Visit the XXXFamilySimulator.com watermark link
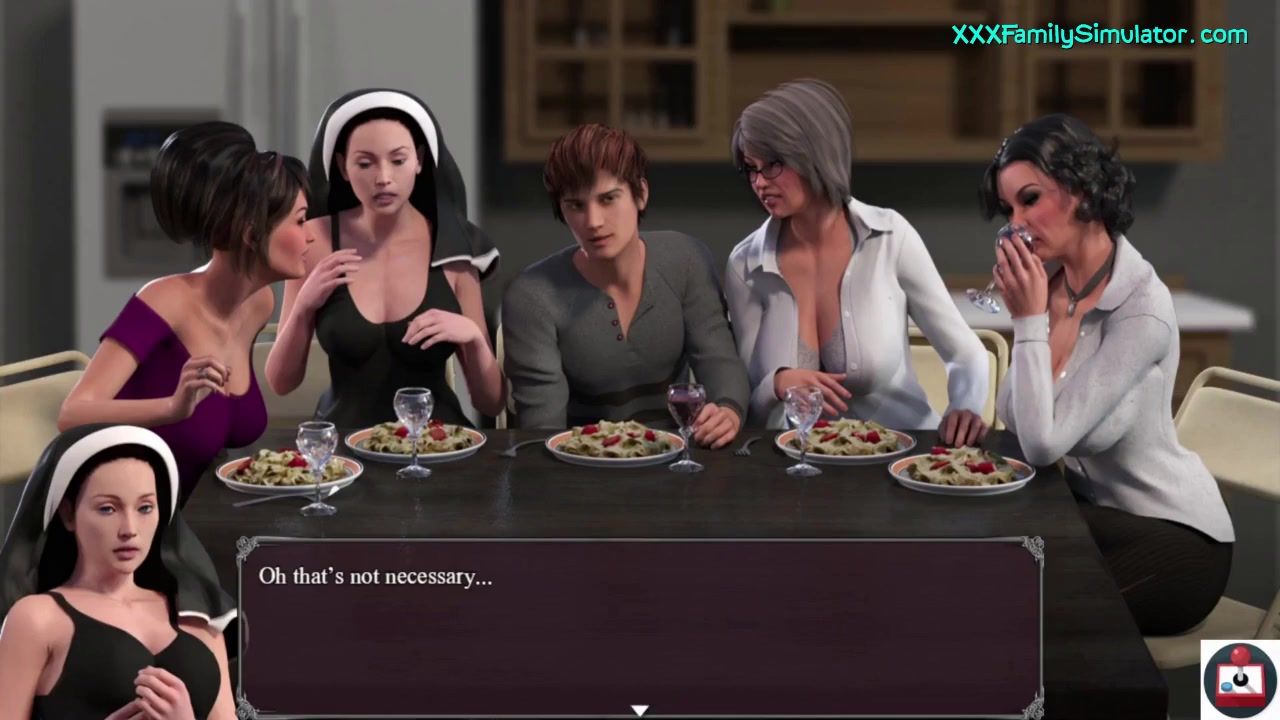 1099,35
